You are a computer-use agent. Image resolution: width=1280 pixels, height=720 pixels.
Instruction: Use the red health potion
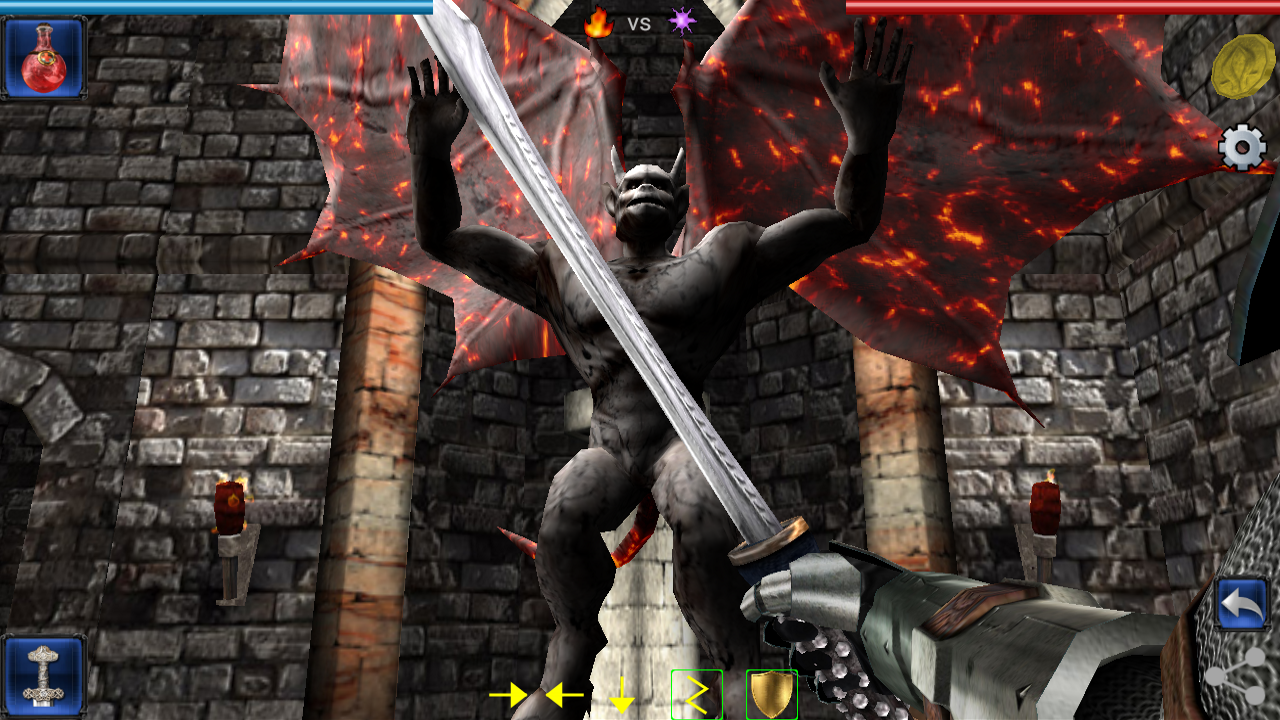click(43, 58)
